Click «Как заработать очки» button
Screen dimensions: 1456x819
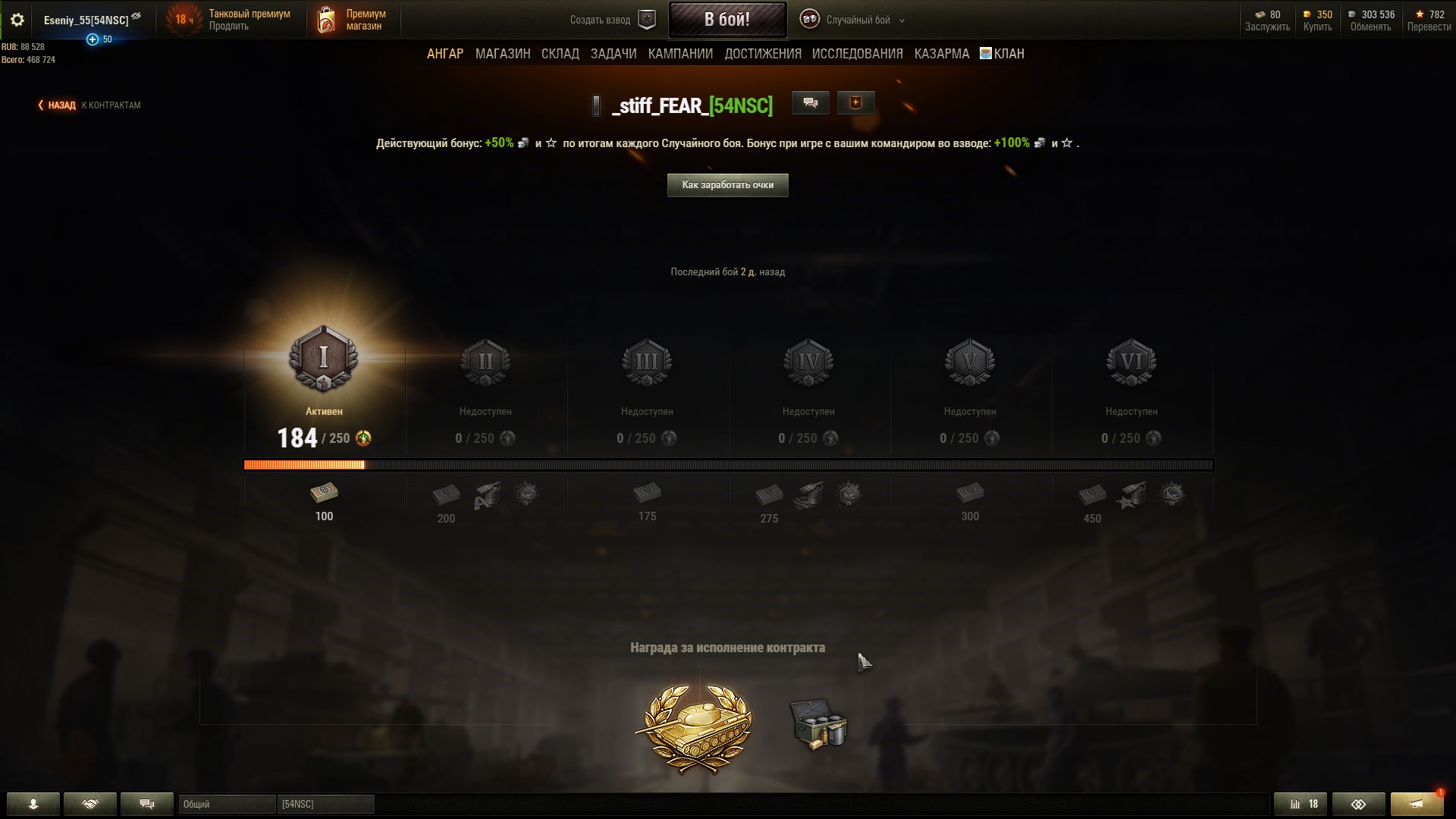point(727,185)
